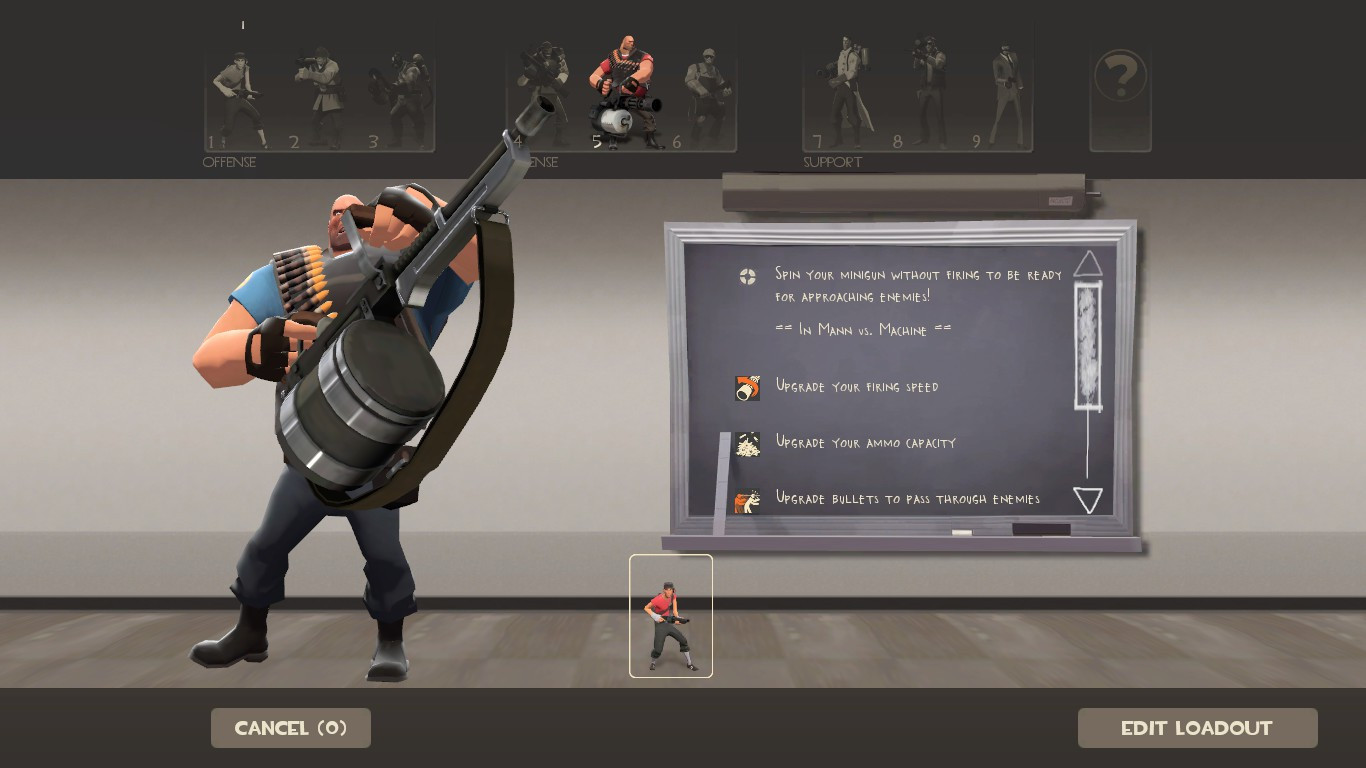The image size is (1366, 768).
Task: Click the ammo capacity upgrade icon
Action: (748, 443)
